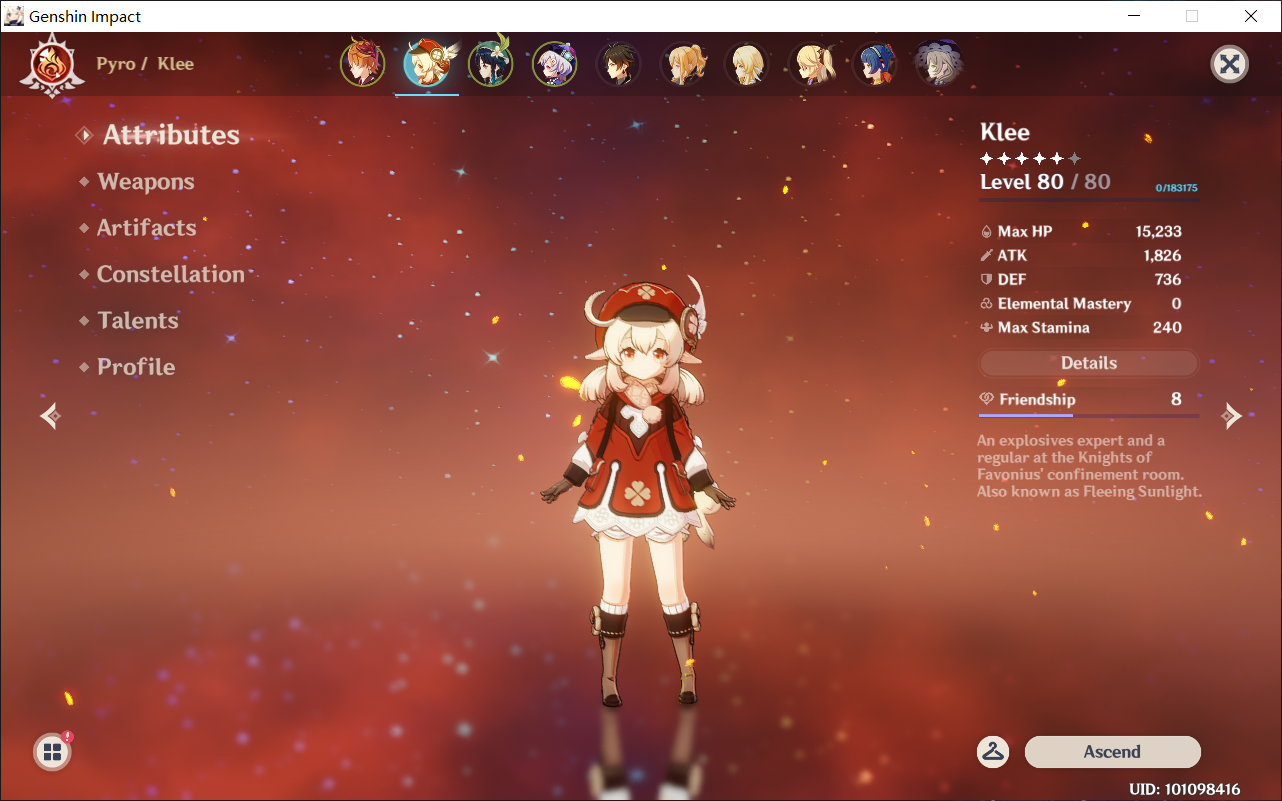Open the Talents section
The image size is (1282, 801).
click(x=138, y=321)
